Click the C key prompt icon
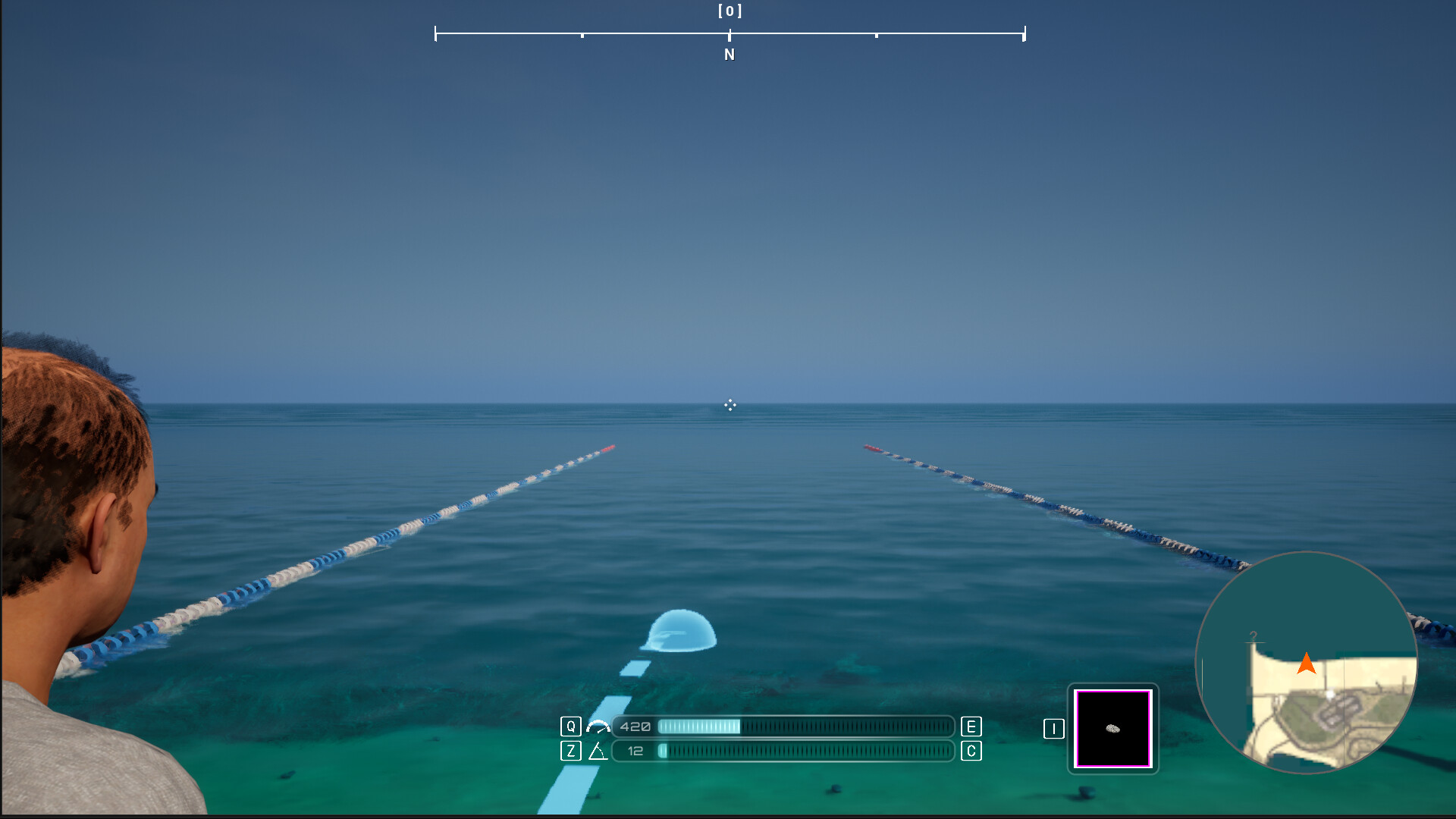 pyautogui.click(x=970, y=752)
